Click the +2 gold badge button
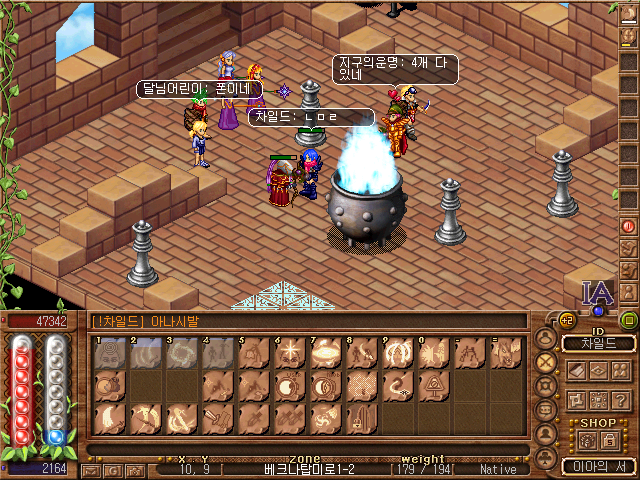The width and height of the screenshot is (640, 480). [x=568, y=320]
